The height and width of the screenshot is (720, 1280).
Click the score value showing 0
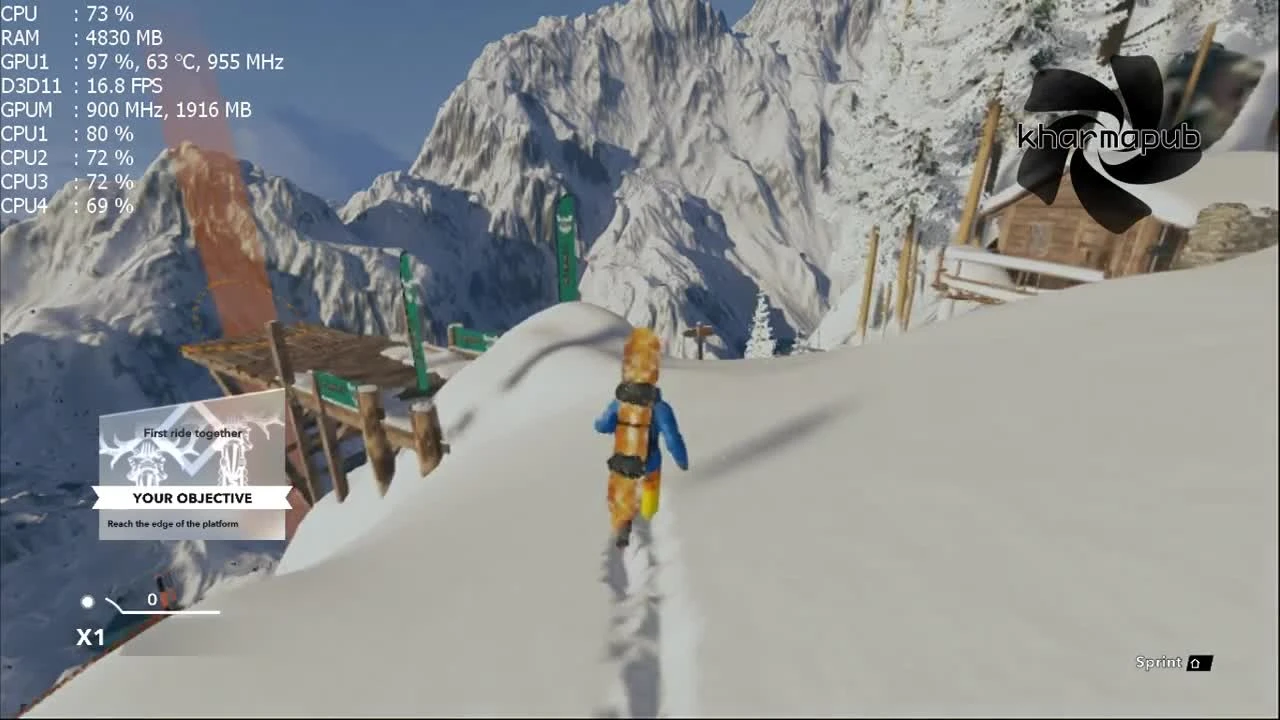(x=152, y=599)
